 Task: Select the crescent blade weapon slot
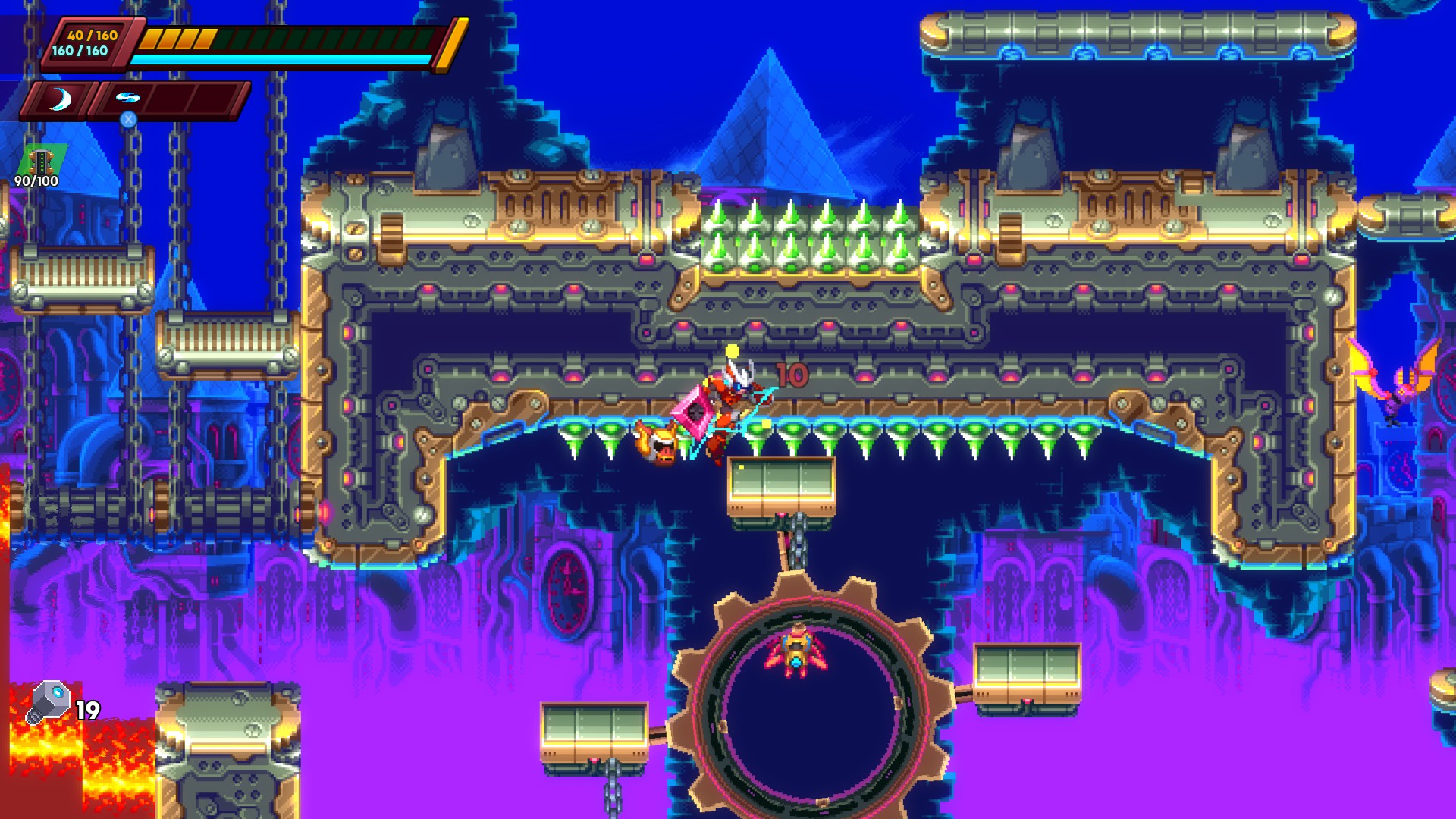pos(59,99)
